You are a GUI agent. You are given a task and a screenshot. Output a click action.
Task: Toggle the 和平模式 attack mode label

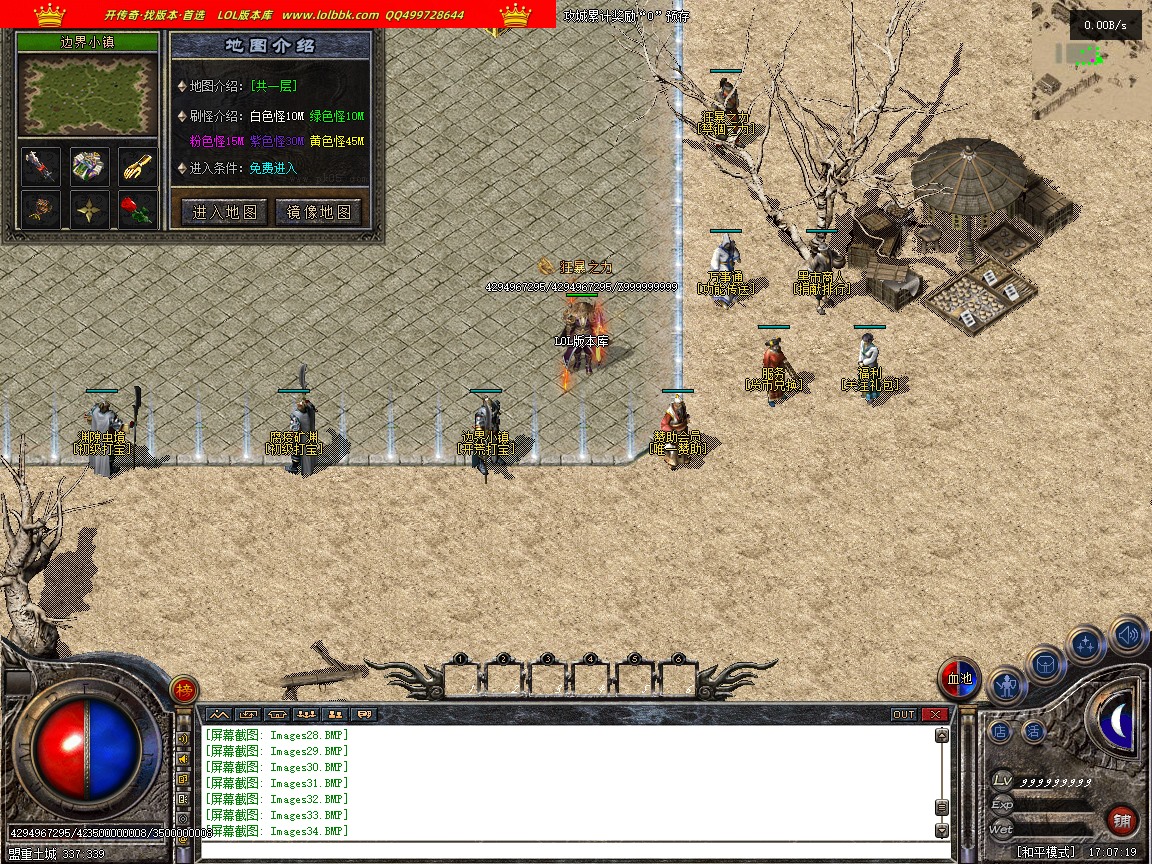click(1046, 852)
